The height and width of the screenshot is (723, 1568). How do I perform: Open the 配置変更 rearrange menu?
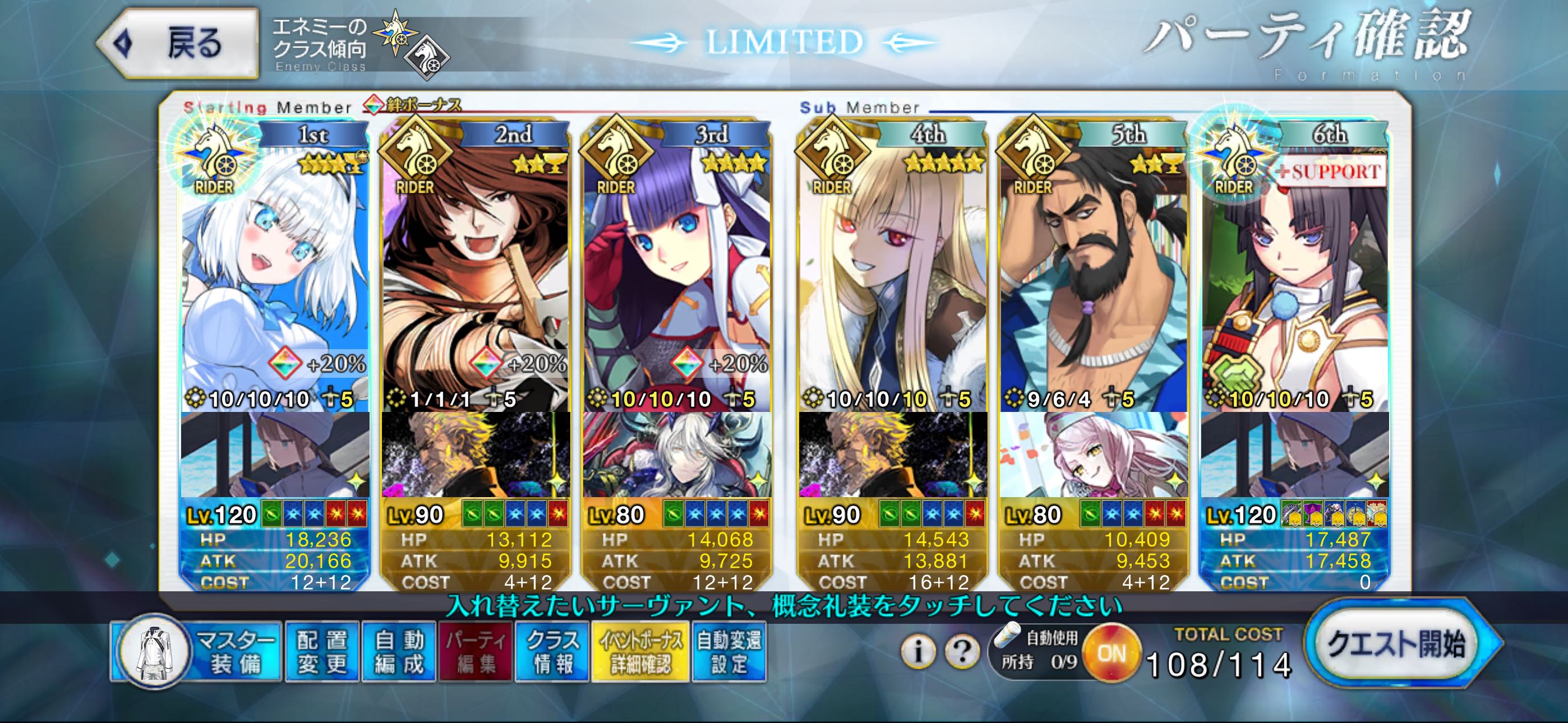click(x=321, y=651)
